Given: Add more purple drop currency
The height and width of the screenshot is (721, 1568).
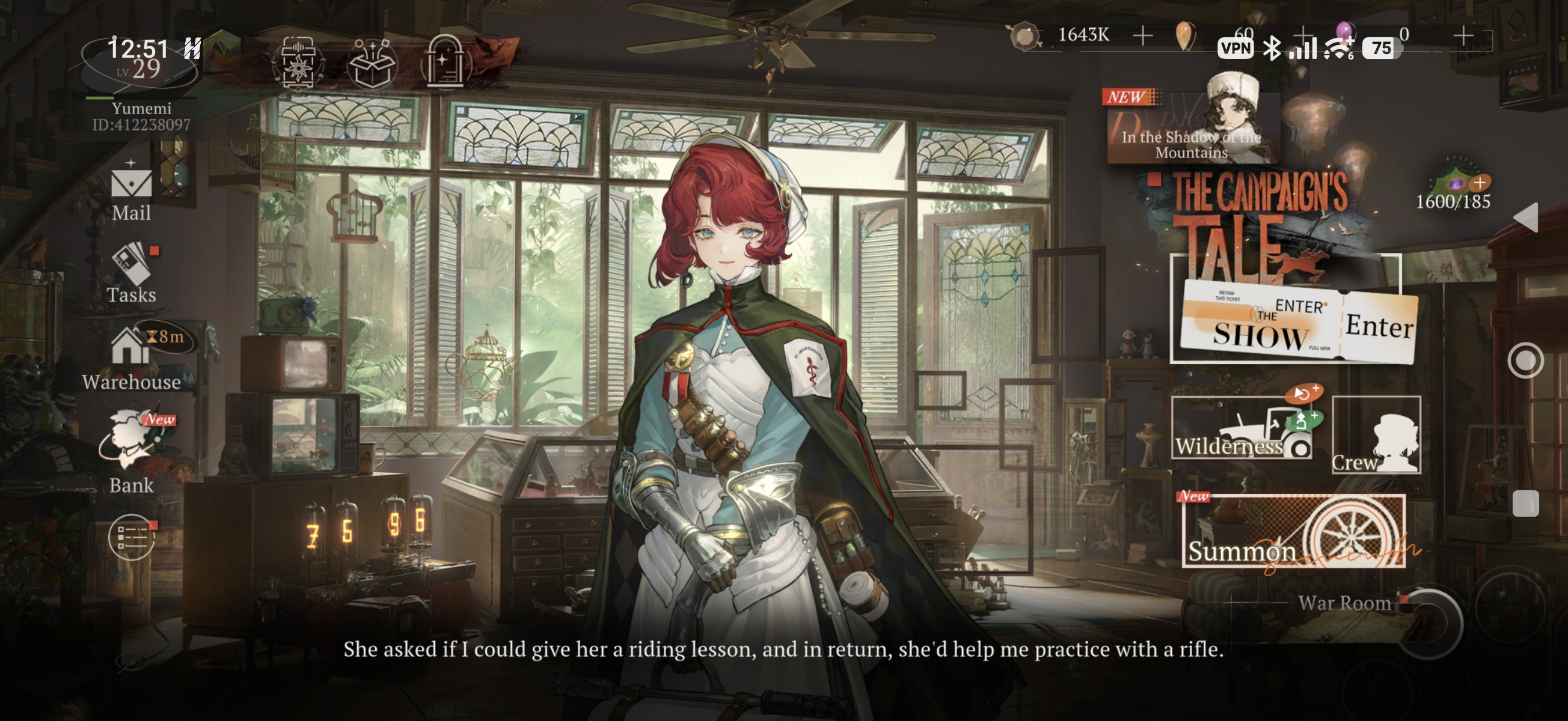Looking at the screenshot, I should coord(1463,35).
